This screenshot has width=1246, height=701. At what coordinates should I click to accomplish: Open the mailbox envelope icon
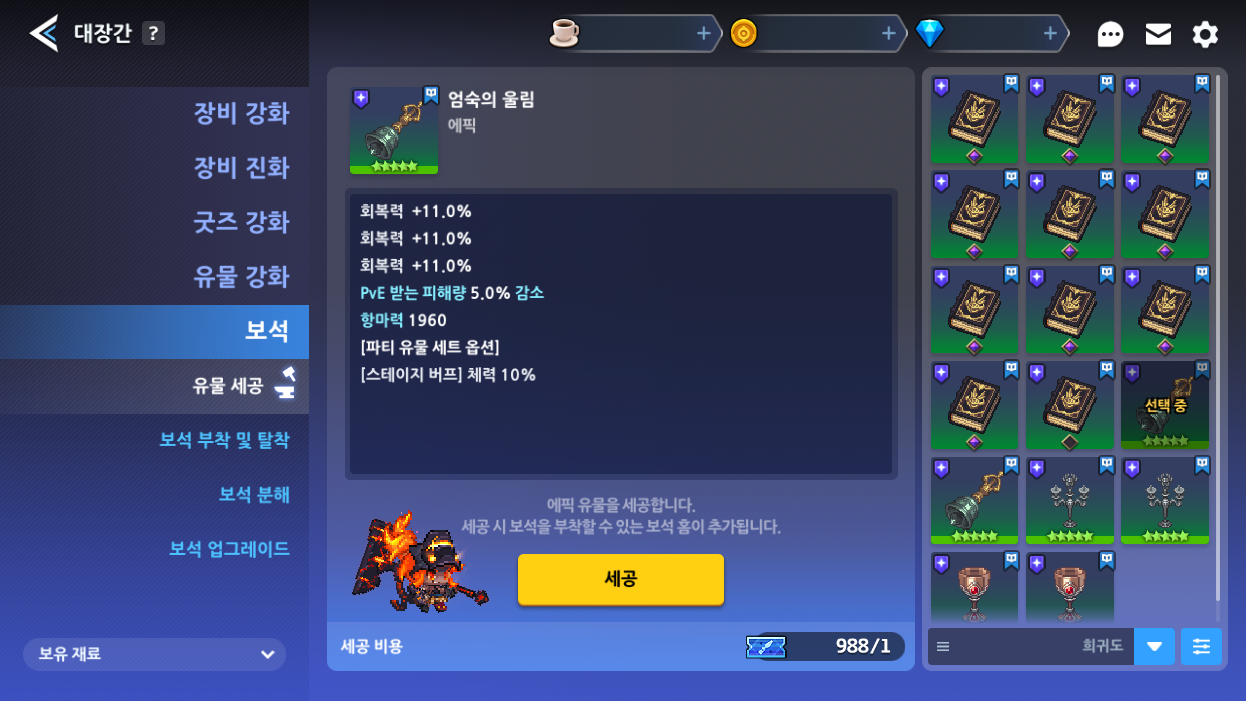(1158, 35)
